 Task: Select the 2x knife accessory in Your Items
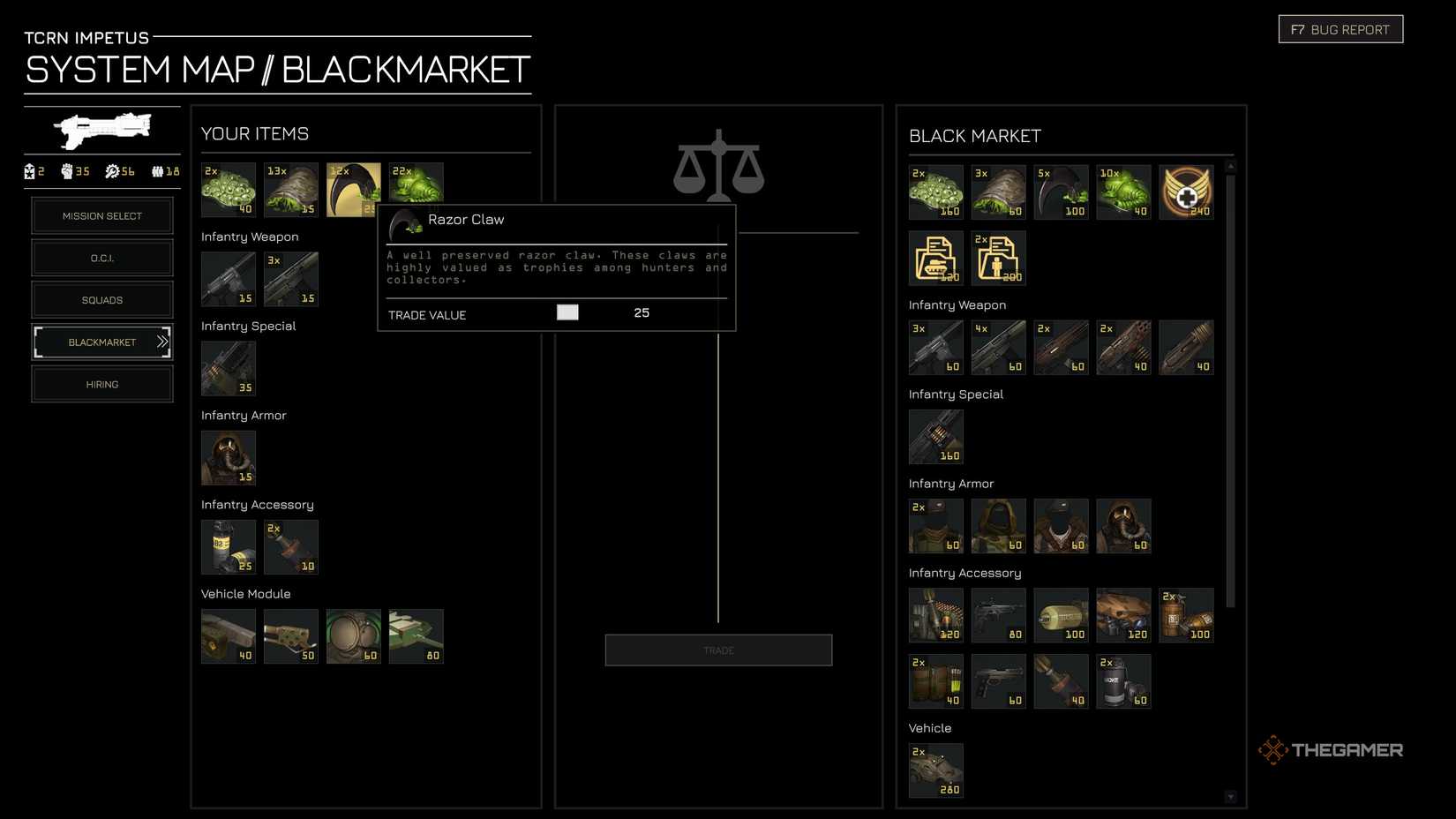pyautogui.click(x=291, y=547)
